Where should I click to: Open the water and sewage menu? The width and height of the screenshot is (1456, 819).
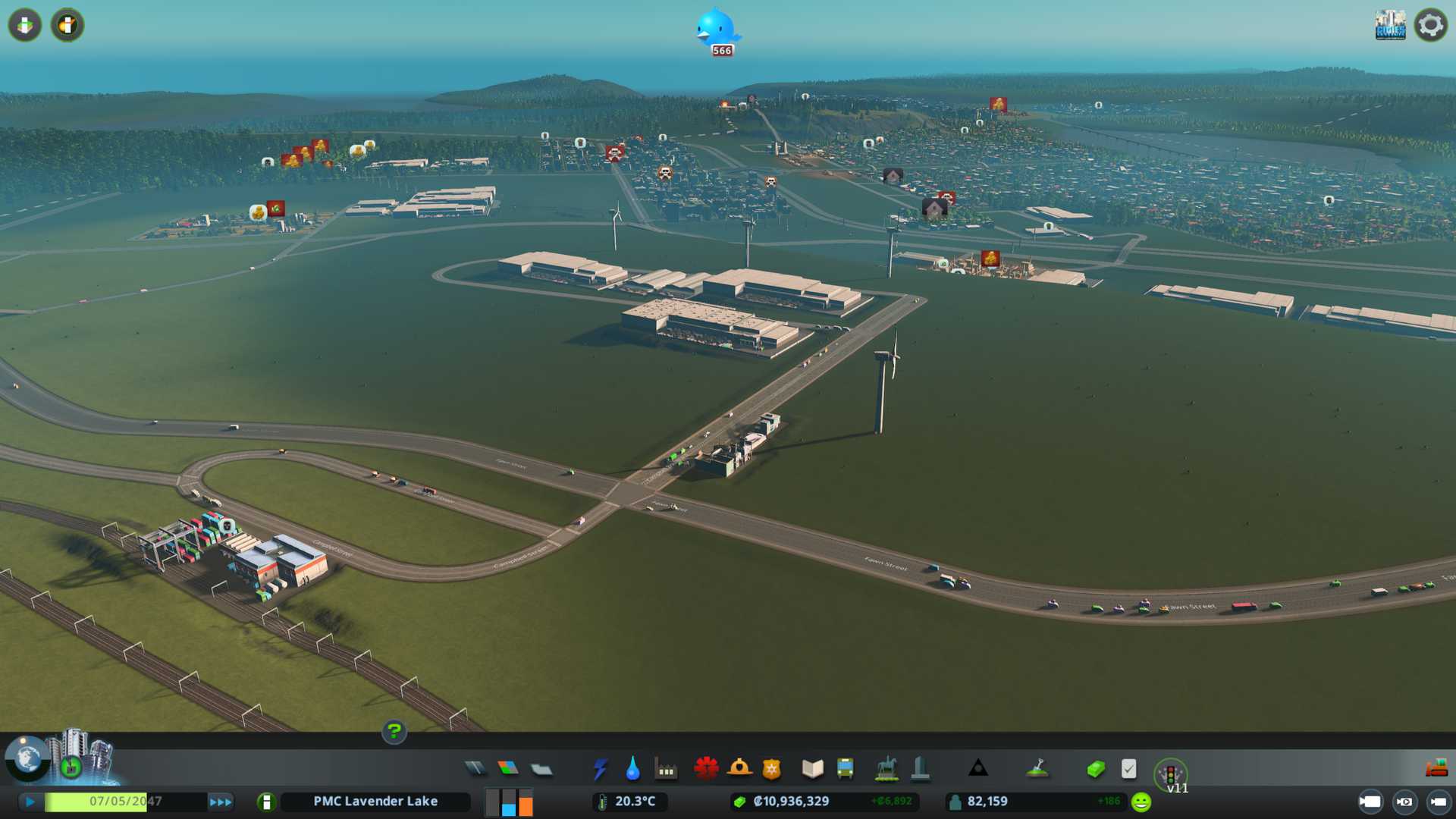(x=632, y=769)
